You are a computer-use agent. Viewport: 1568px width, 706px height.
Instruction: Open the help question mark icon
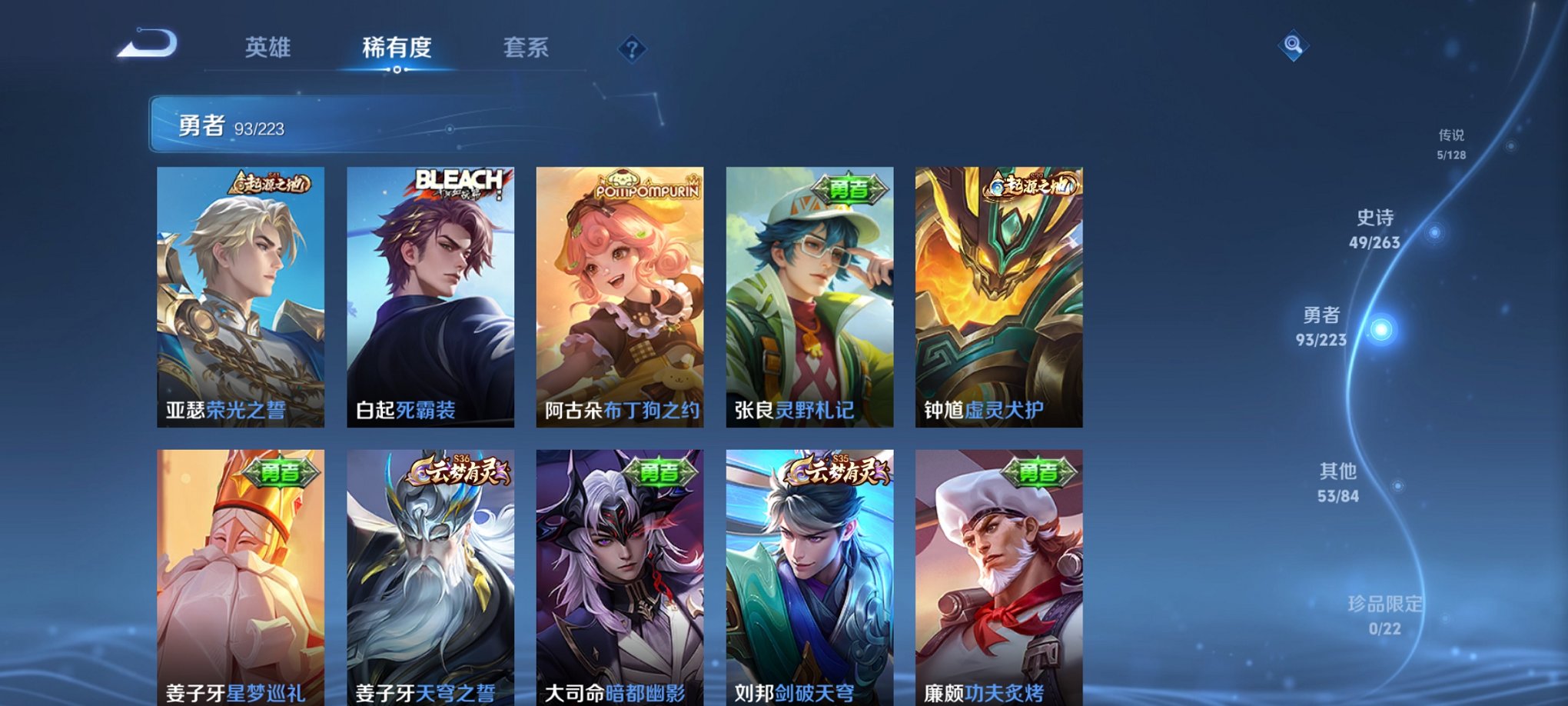point(632,50)
